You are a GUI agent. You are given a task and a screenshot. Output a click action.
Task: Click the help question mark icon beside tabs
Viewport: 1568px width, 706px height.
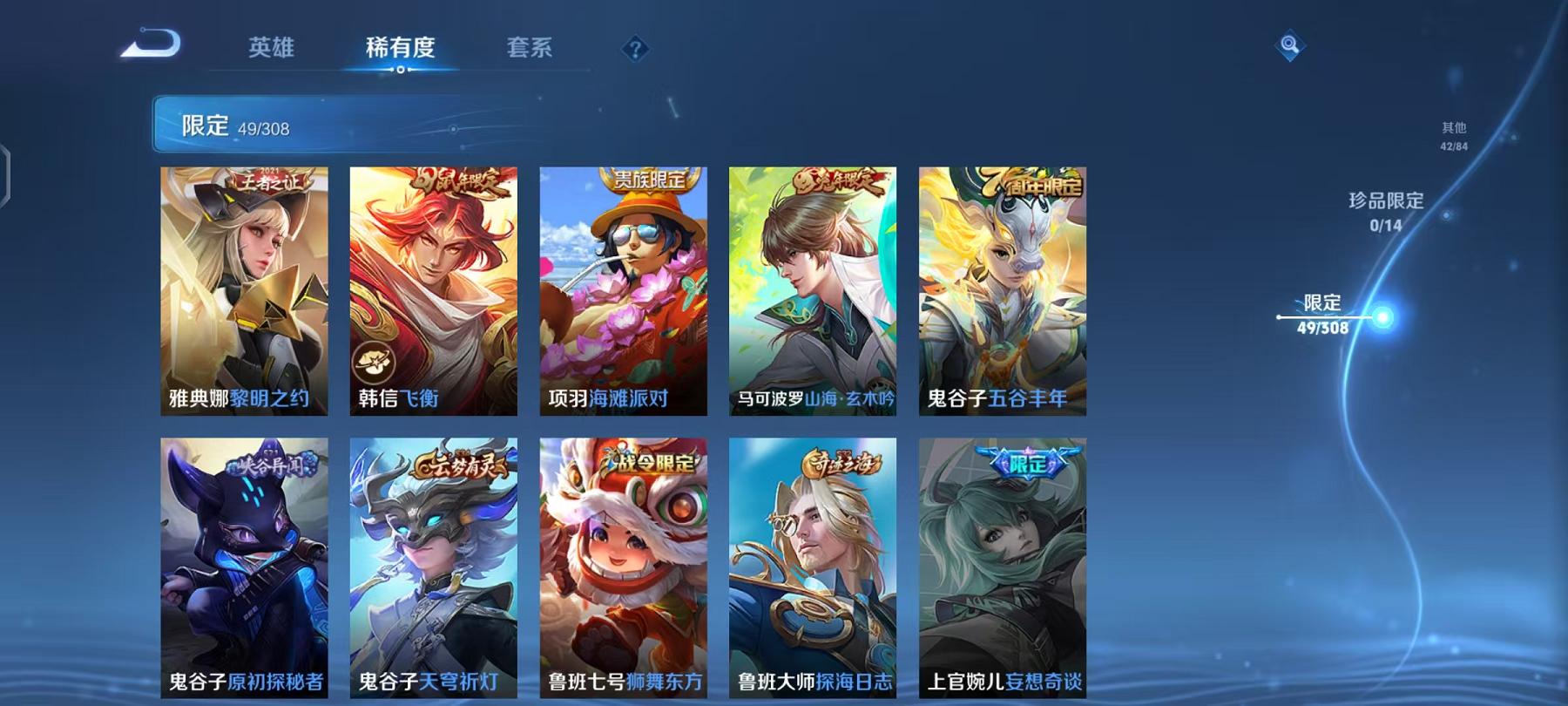pos(635,50)
